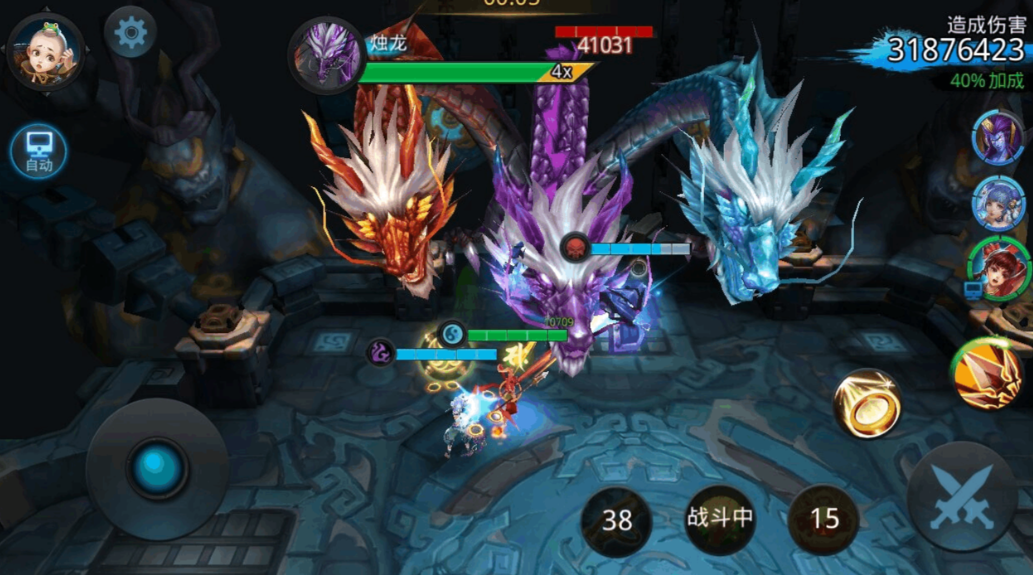Screen dimensions: 1033x575
Task: Switch to the blue-haired hero portrait
Action: pos(997,201)
